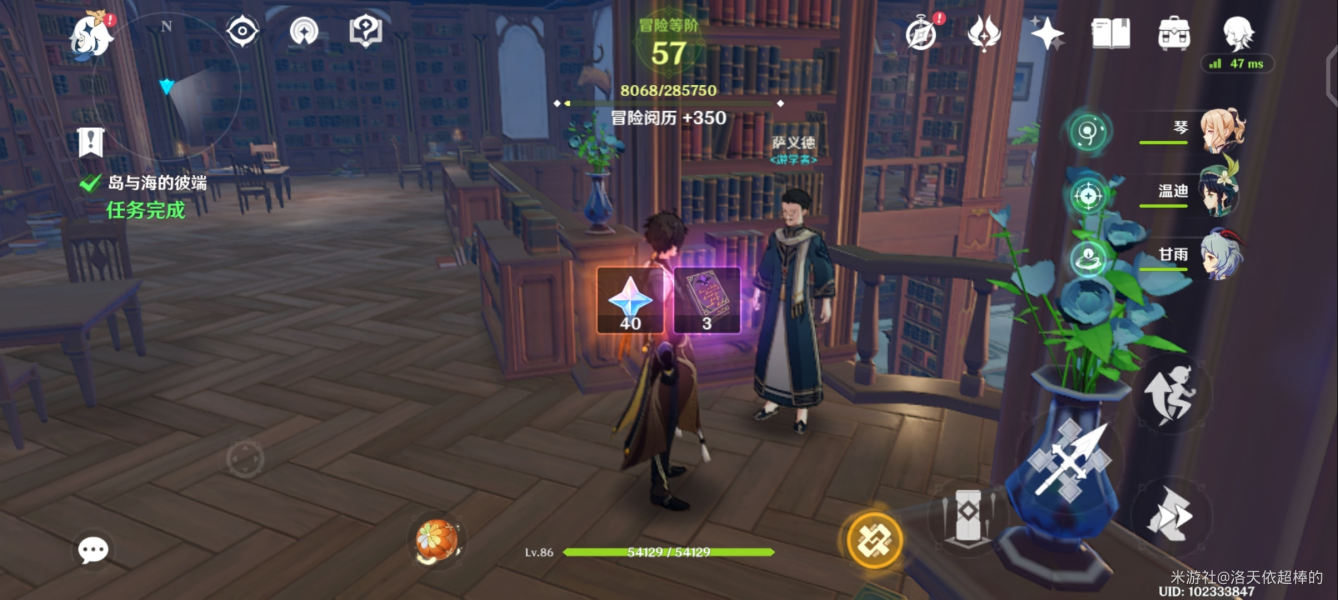Screen dimensions: 1338x600
Task: Switch to party member 琴
Action: pos(1222,131)
